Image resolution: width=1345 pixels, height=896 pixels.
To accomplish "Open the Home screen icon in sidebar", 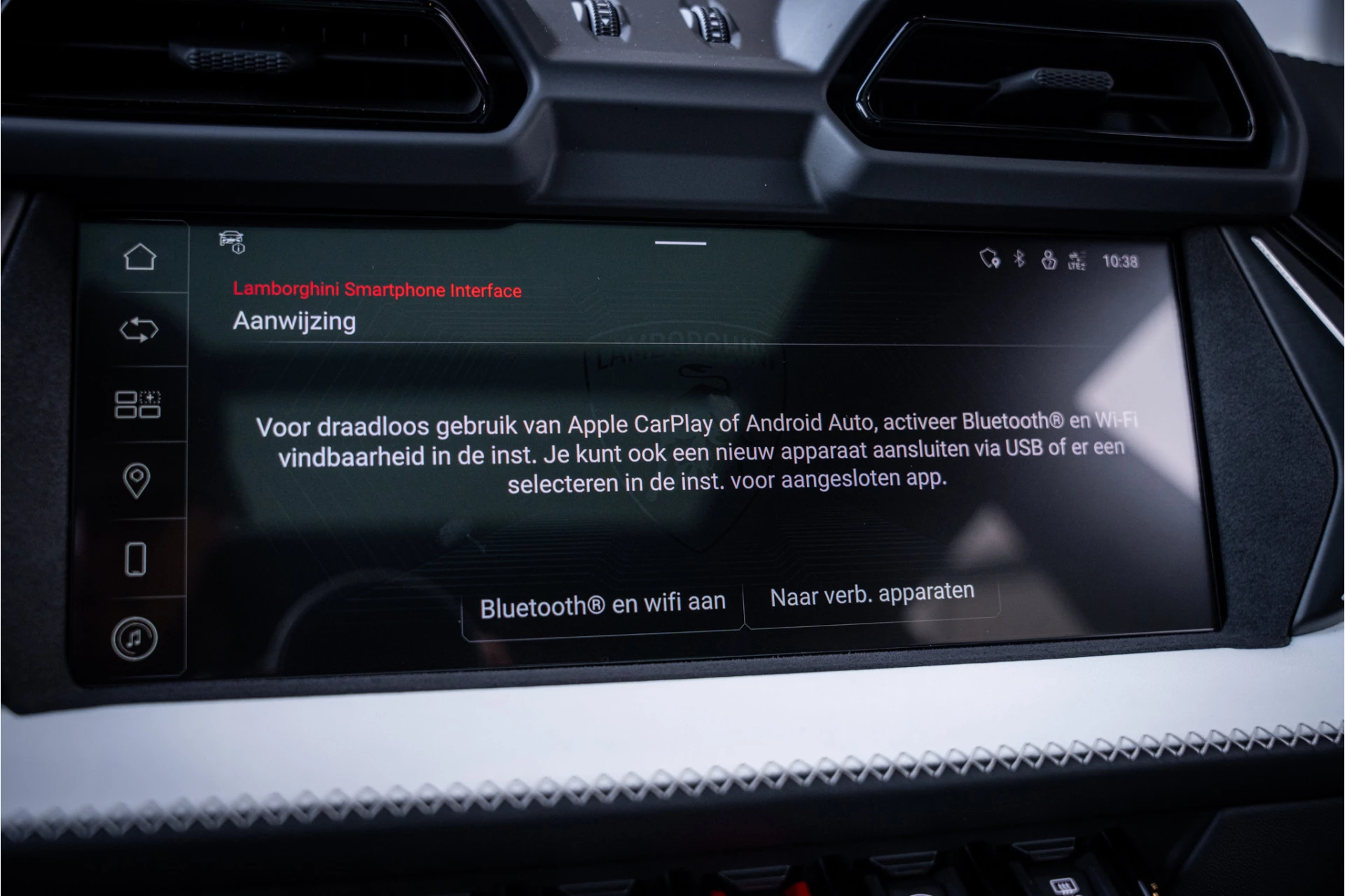I will [x=140, y=258].
